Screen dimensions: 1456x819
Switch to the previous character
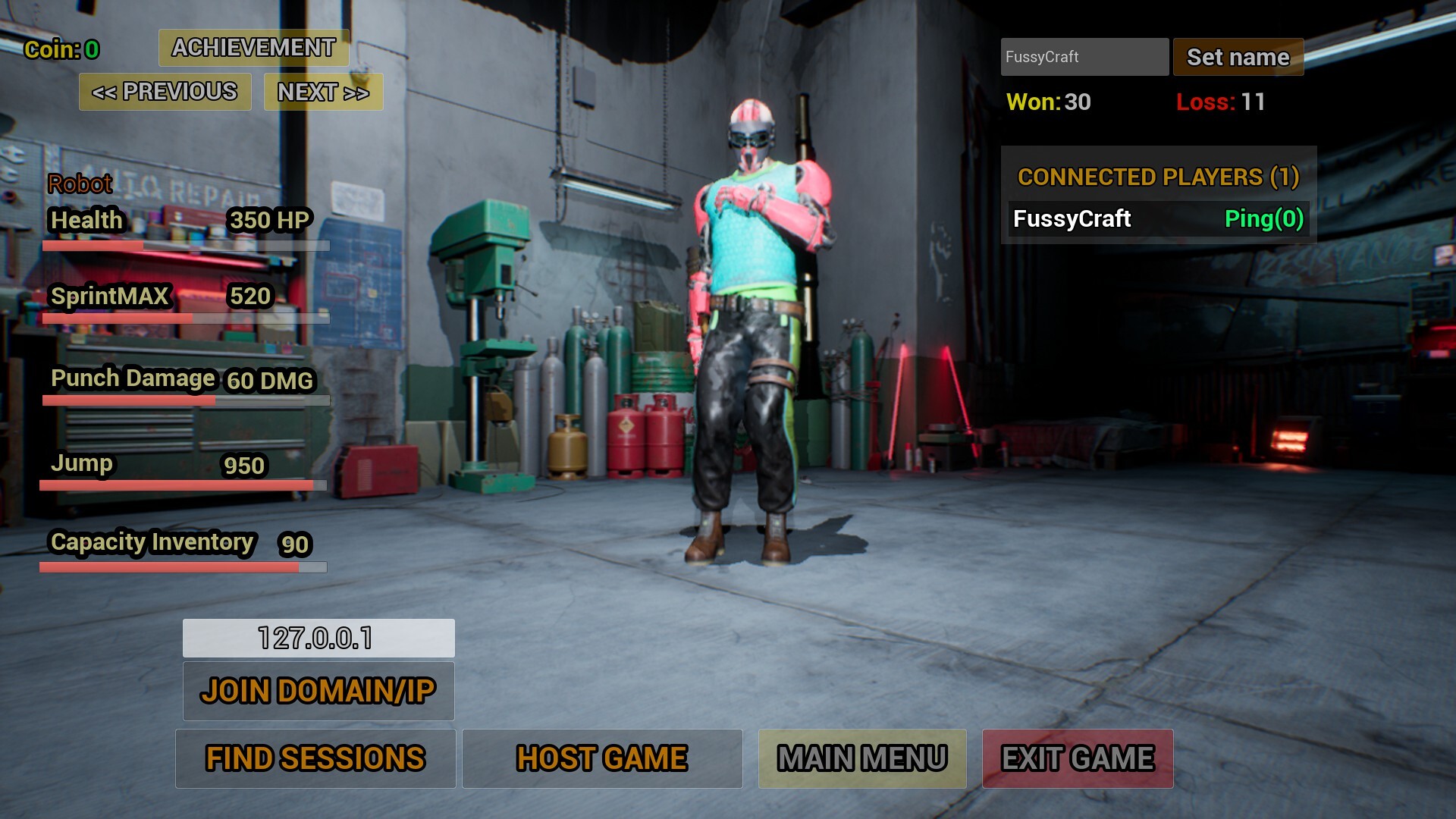[x=165, y=92]
